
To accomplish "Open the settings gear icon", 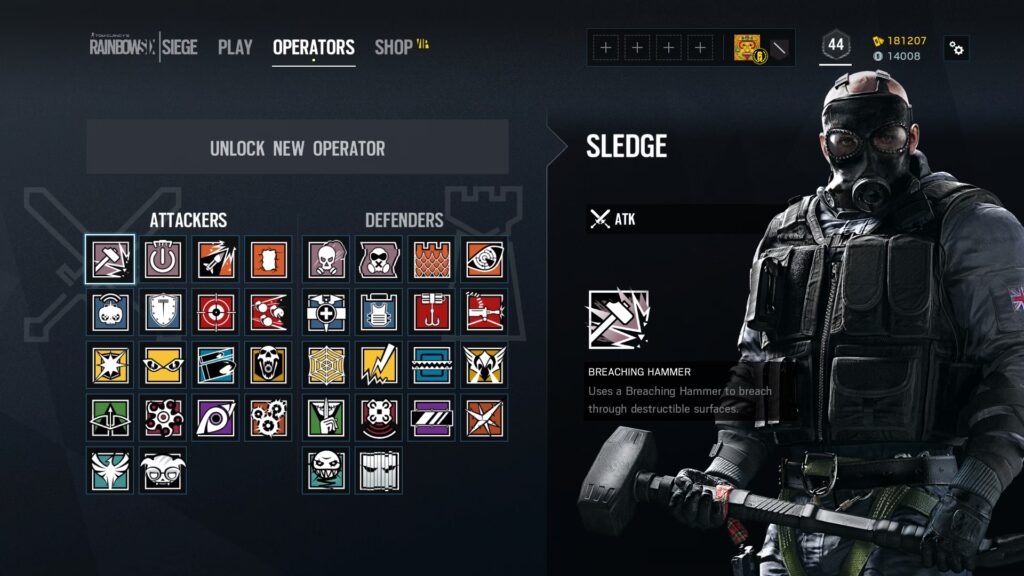I will tap(956, 48).
